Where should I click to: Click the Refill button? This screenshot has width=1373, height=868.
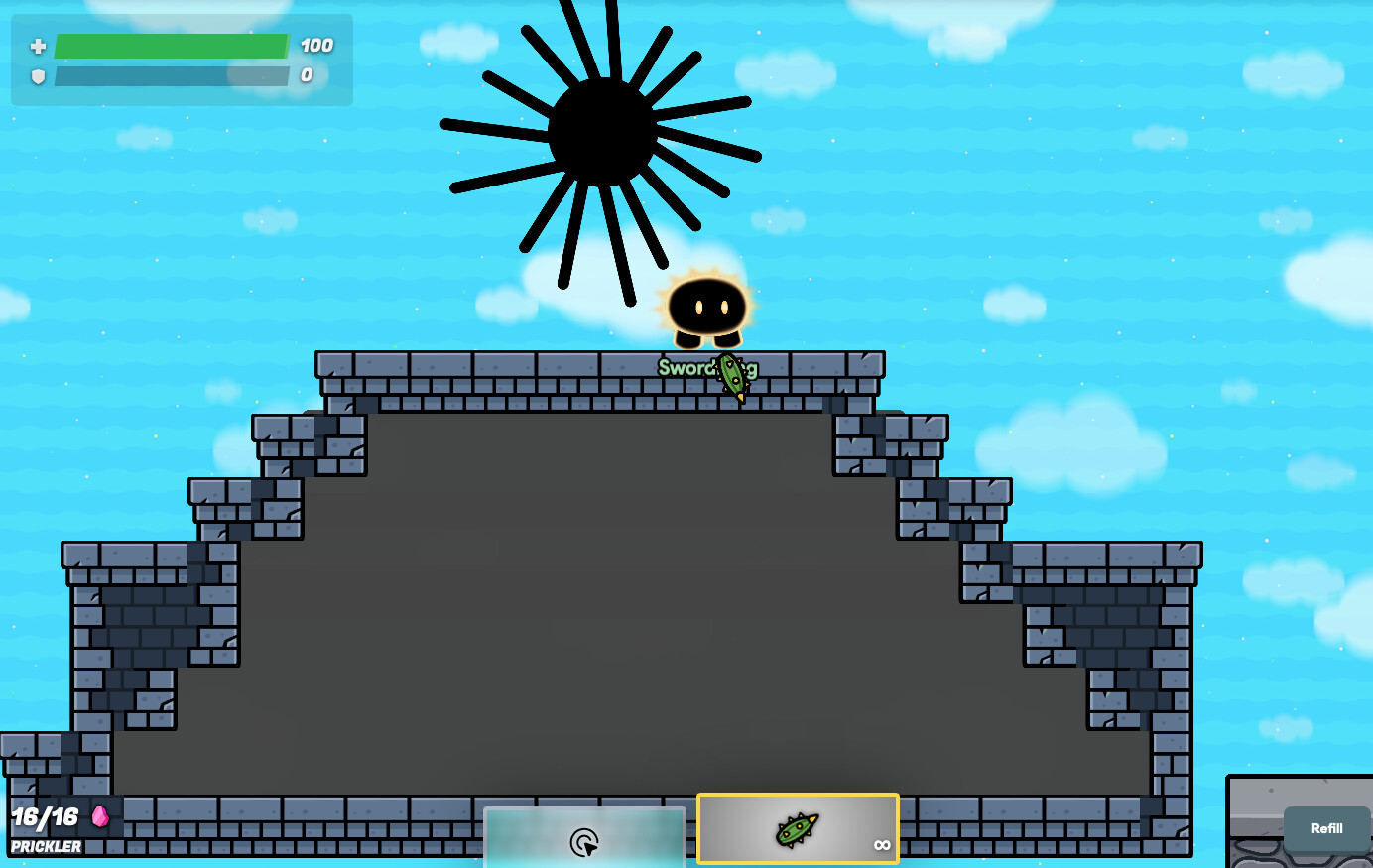click(x=1326, y=829)
